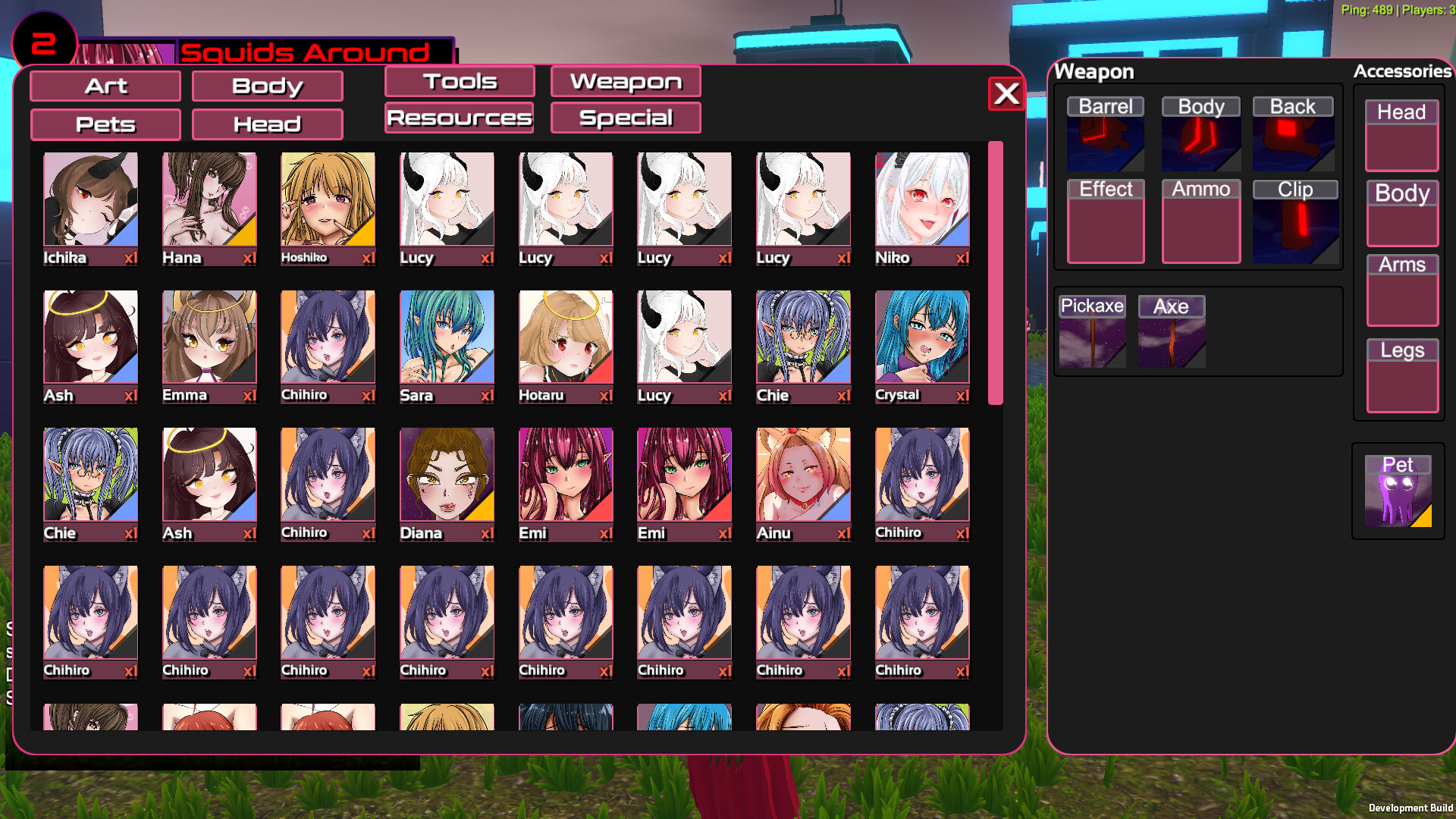
Task: Open the Special items category
Action: pos(626,118)
